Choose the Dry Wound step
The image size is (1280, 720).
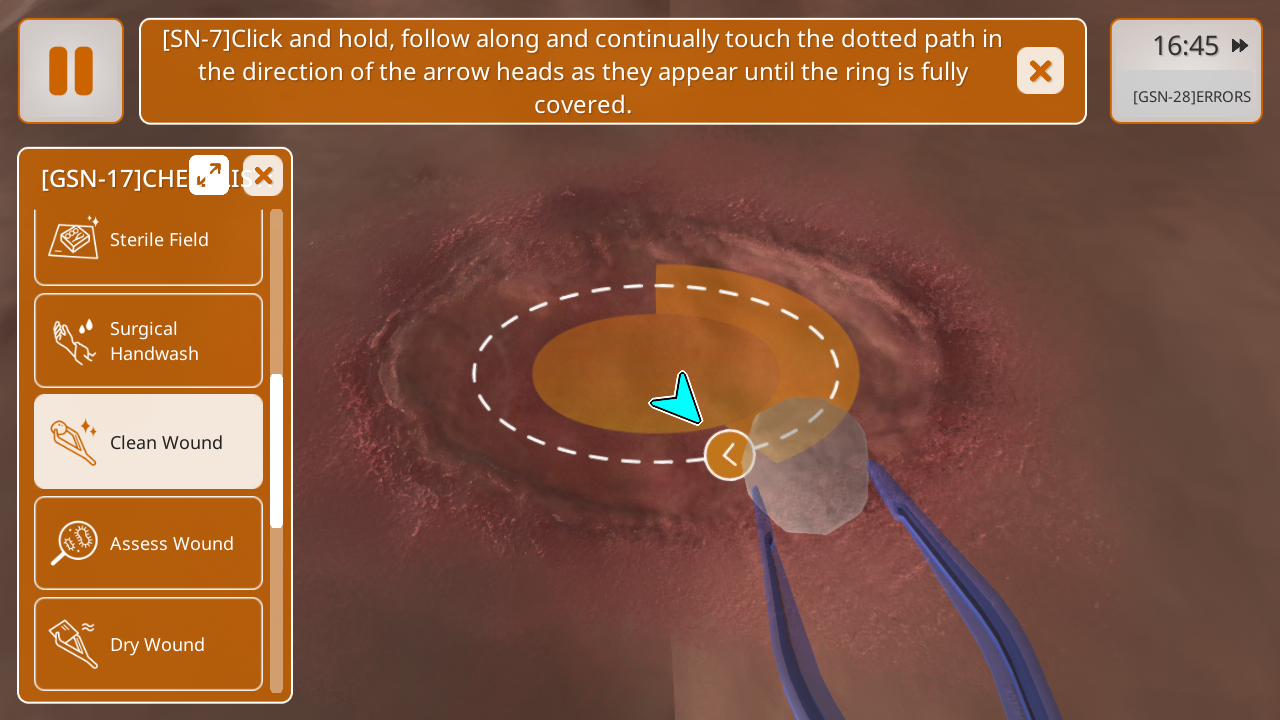148,644
